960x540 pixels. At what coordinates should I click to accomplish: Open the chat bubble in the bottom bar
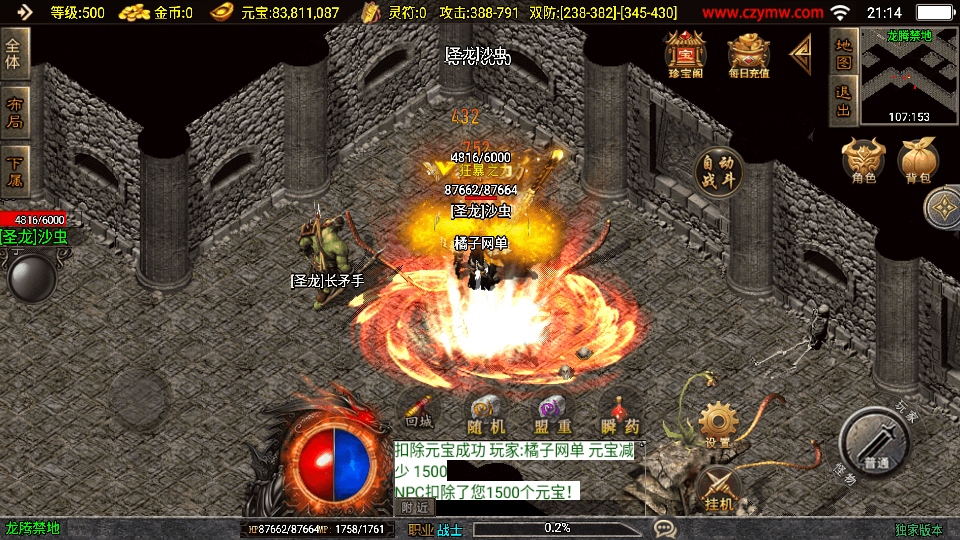[664, 528]
